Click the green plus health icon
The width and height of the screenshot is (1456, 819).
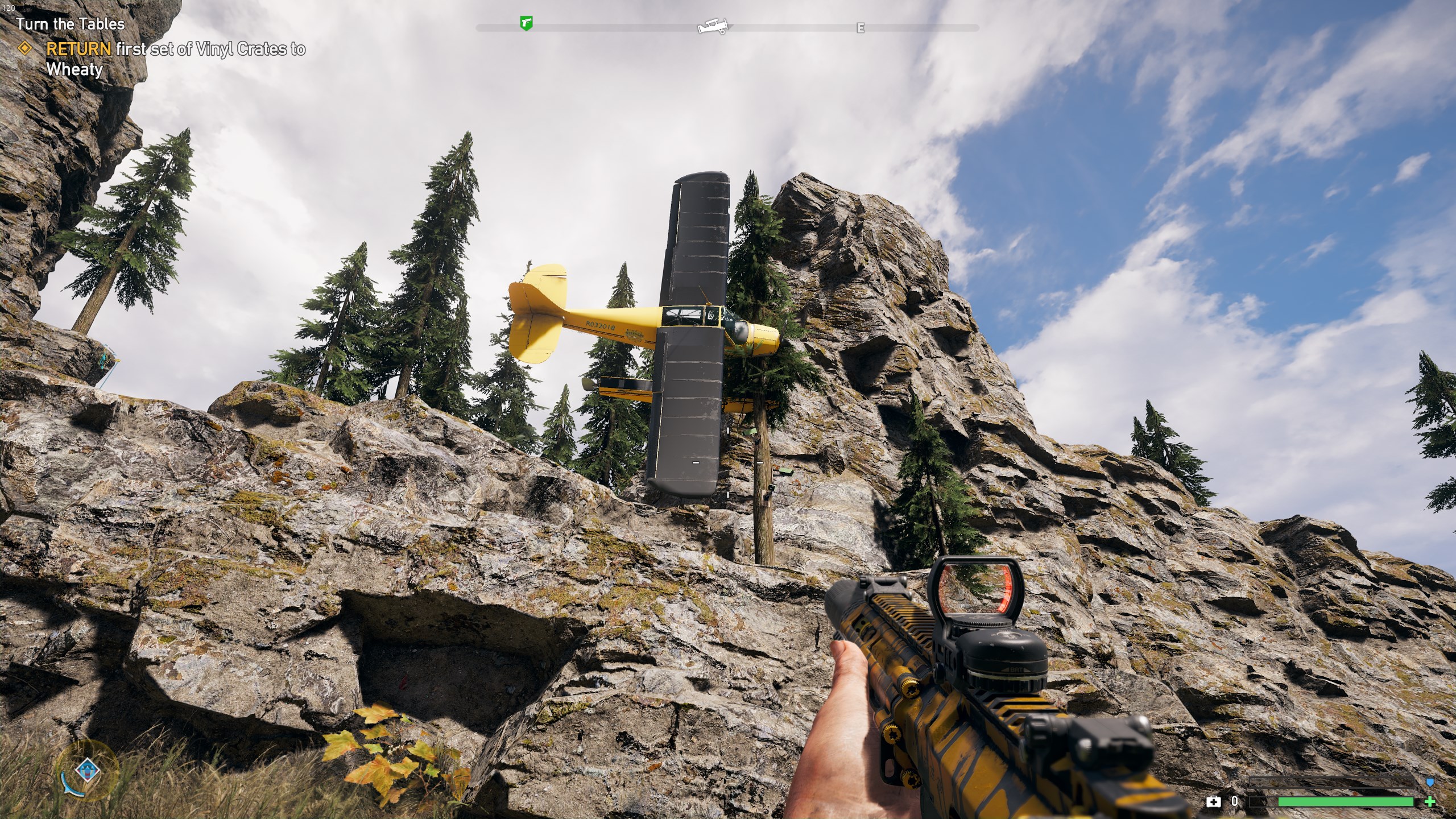[x=1430, y=802]
